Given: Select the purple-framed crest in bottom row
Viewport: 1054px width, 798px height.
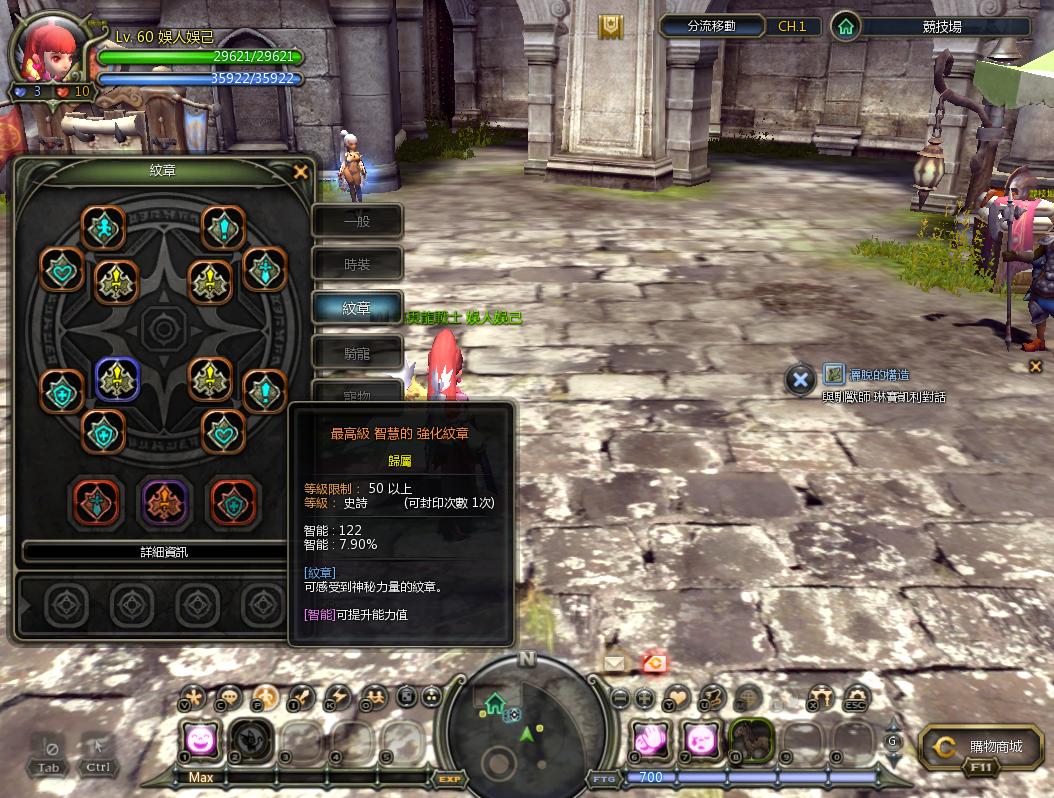Looking at the screenshot, I should 165,502.
